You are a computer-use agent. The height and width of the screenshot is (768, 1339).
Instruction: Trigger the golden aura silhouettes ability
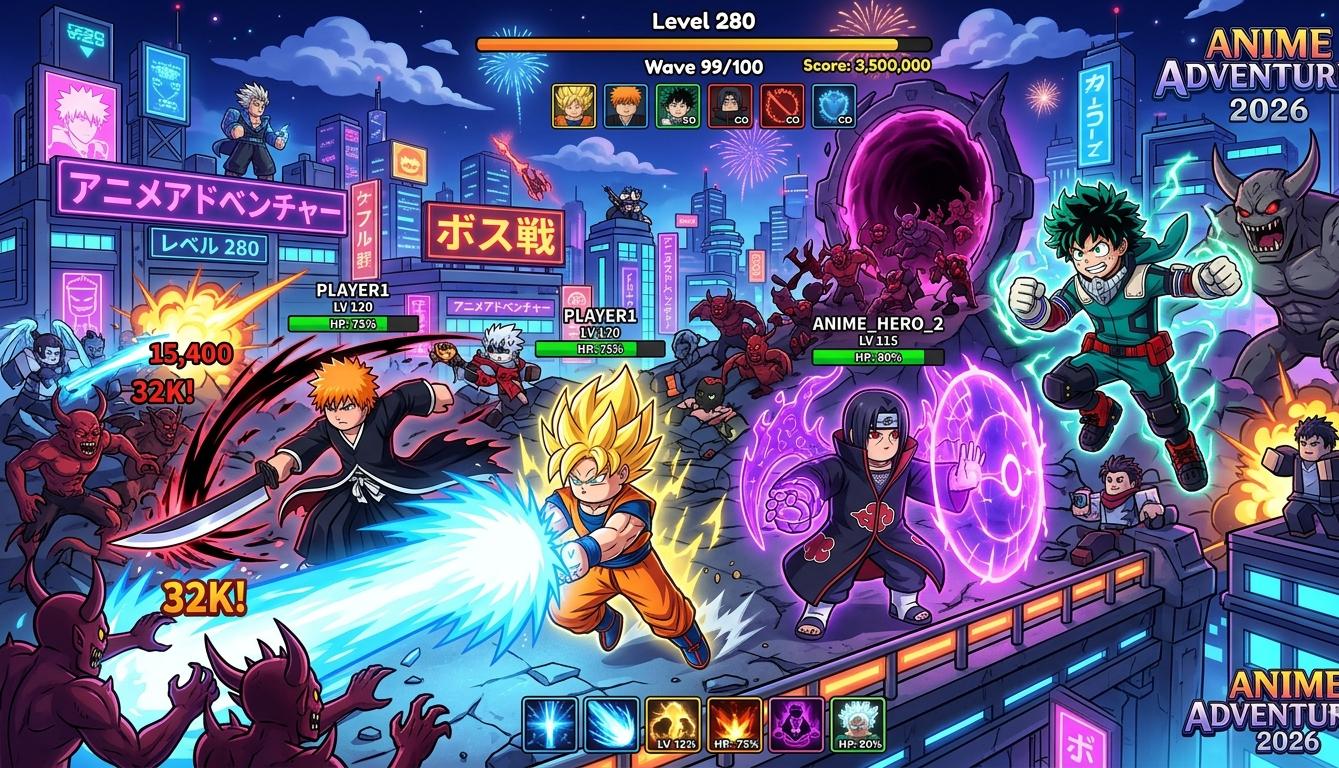[x=673, y=724]
